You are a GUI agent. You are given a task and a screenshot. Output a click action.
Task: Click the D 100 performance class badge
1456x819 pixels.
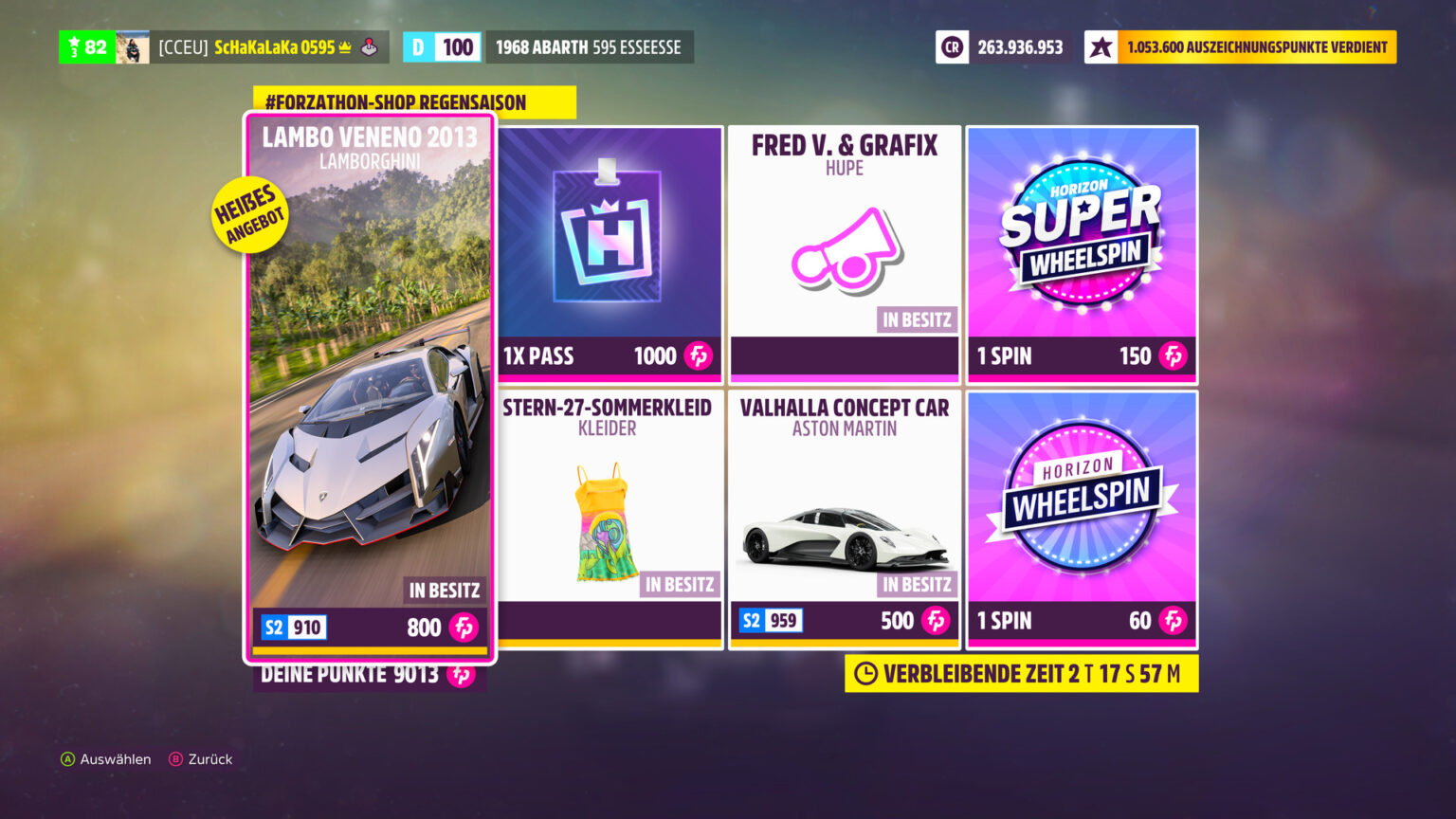pos(442,46)
